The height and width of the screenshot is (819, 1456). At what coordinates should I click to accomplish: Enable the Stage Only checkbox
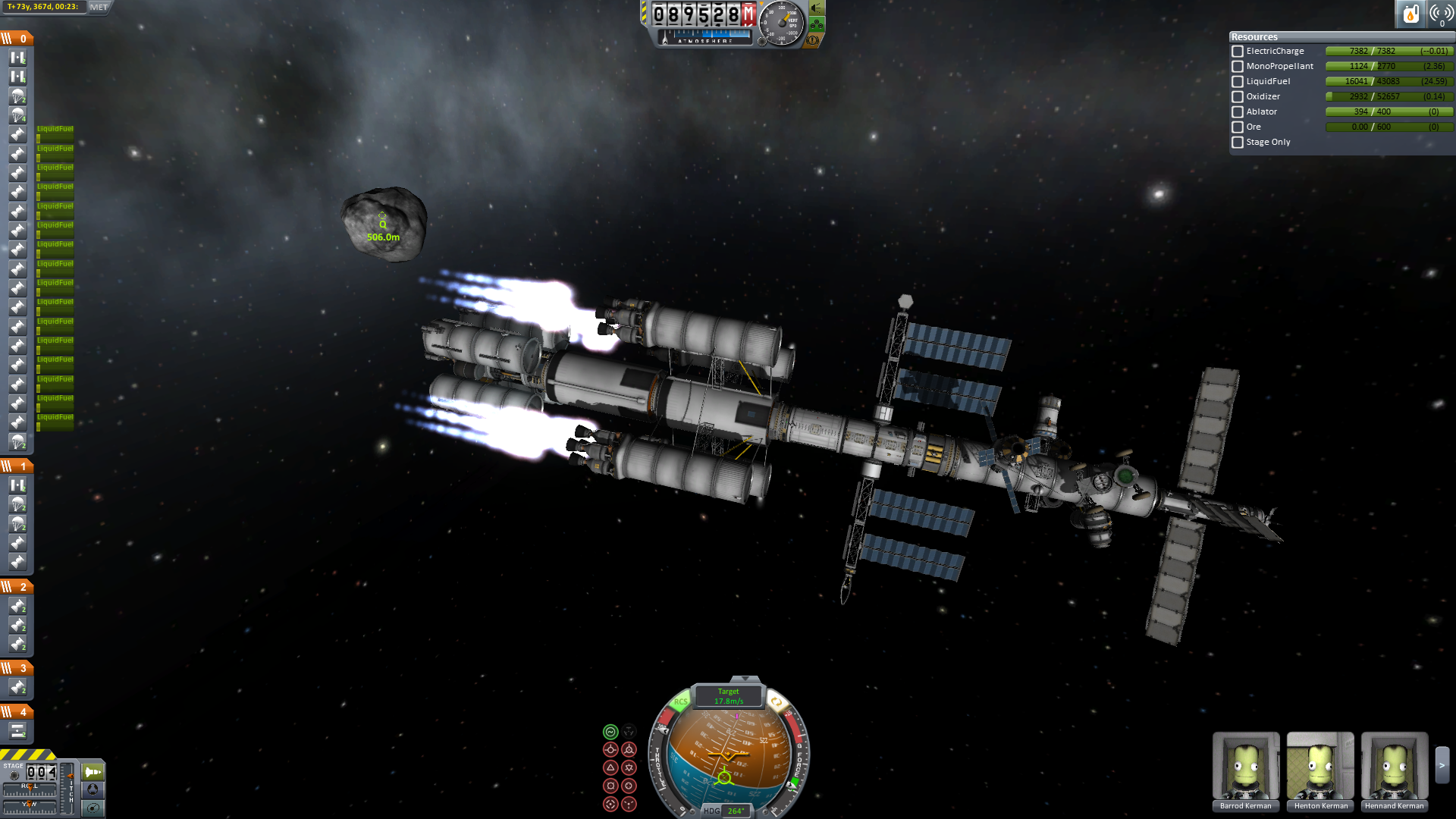1238,143
